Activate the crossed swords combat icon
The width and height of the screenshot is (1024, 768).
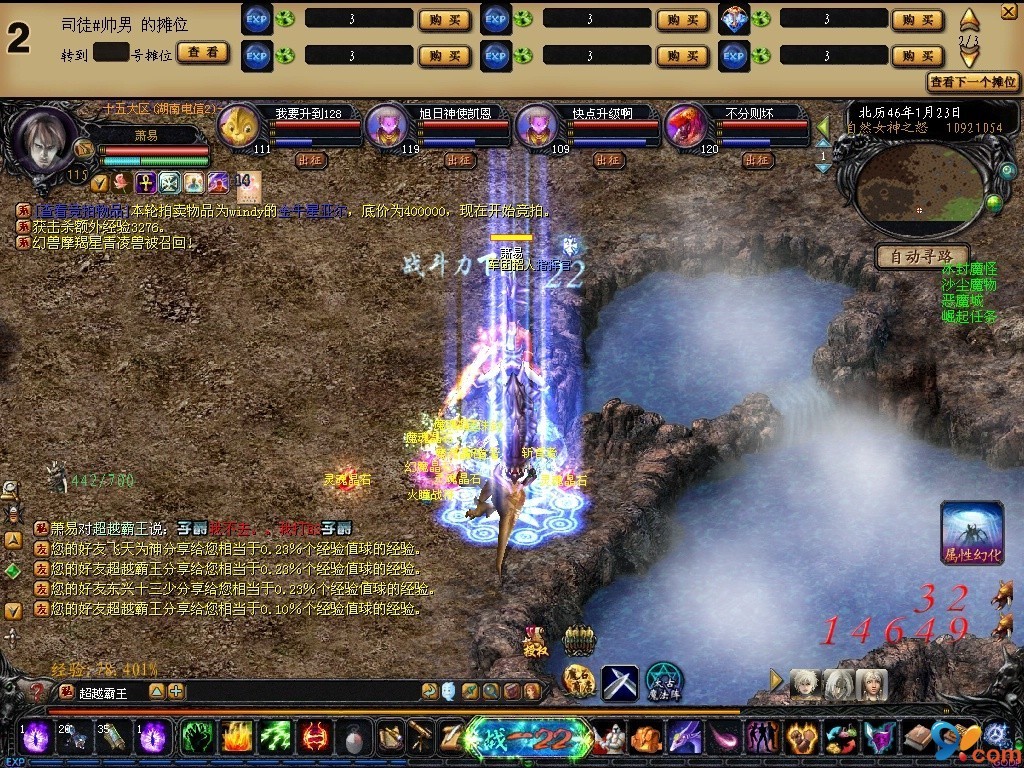pyautogui.click(x=619, y=682)
